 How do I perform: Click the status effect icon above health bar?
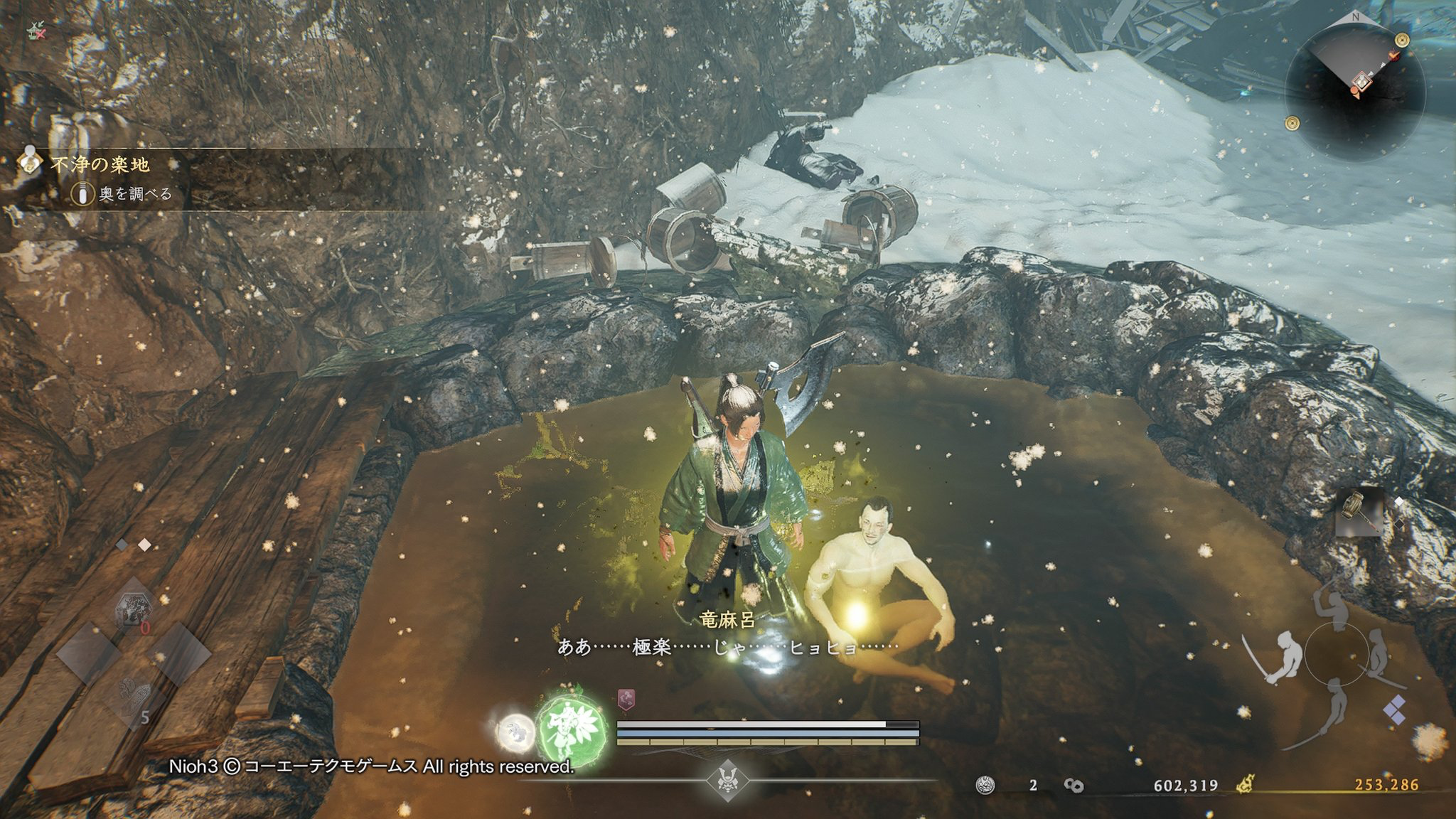click(626, 700)
